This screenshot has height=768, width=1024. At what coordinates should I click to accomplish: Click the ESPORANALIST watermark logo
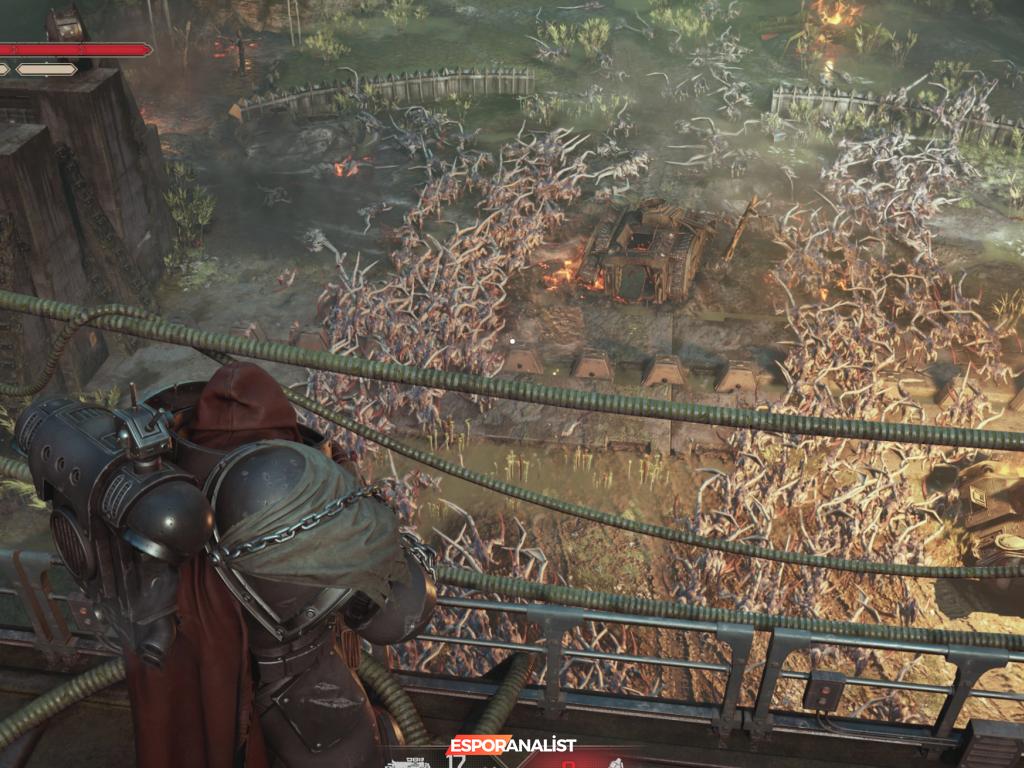511,745
